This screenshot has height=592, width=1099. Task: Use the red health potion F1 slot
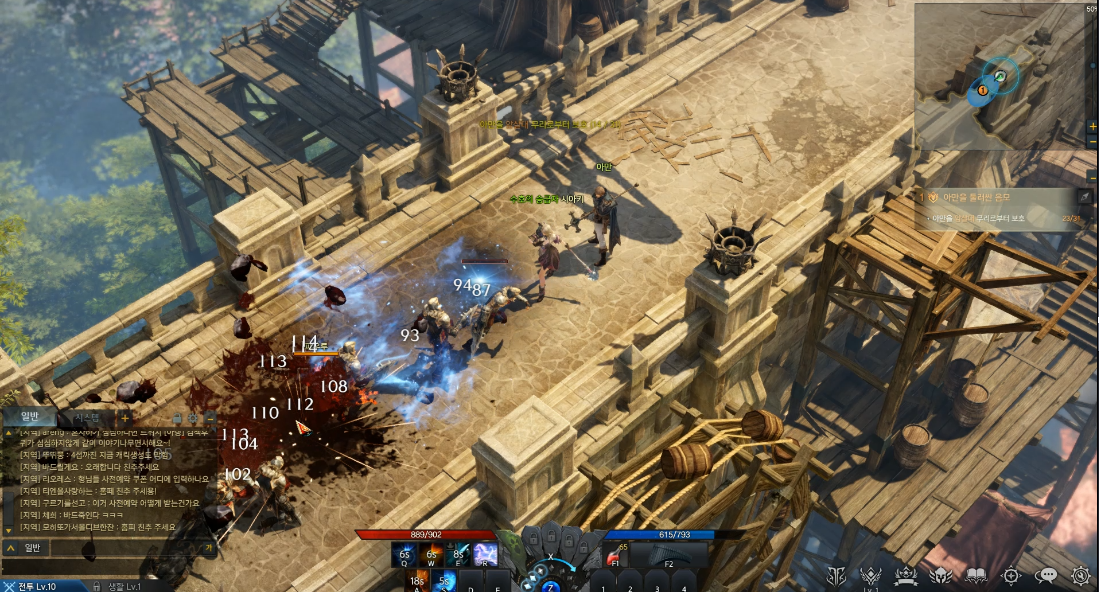615,555
